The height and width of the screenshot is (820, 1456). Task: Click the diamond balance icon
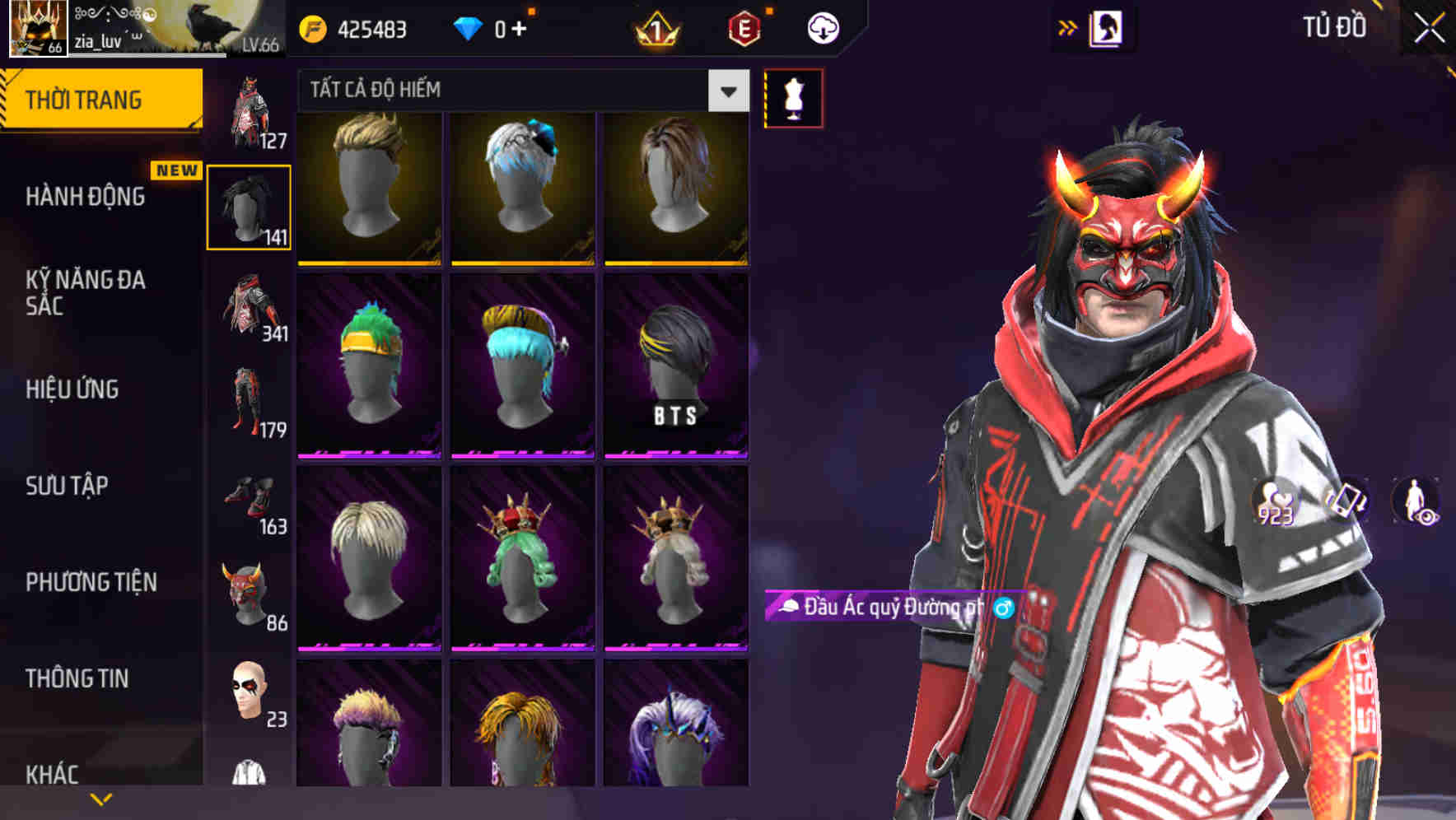(x=468, y=26)
